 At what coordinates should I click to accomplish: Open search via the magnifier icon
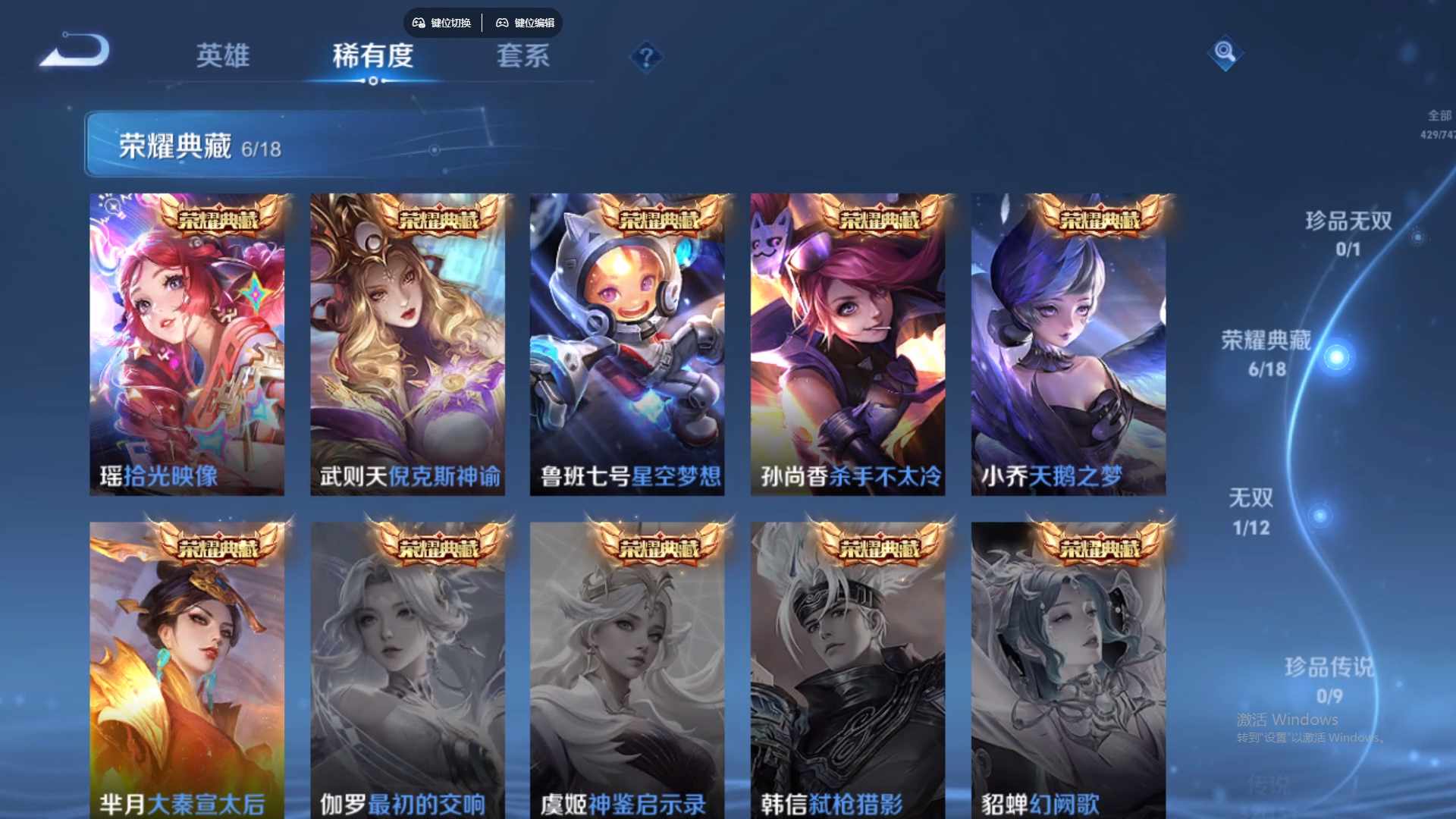click(x=1224, y=55)
